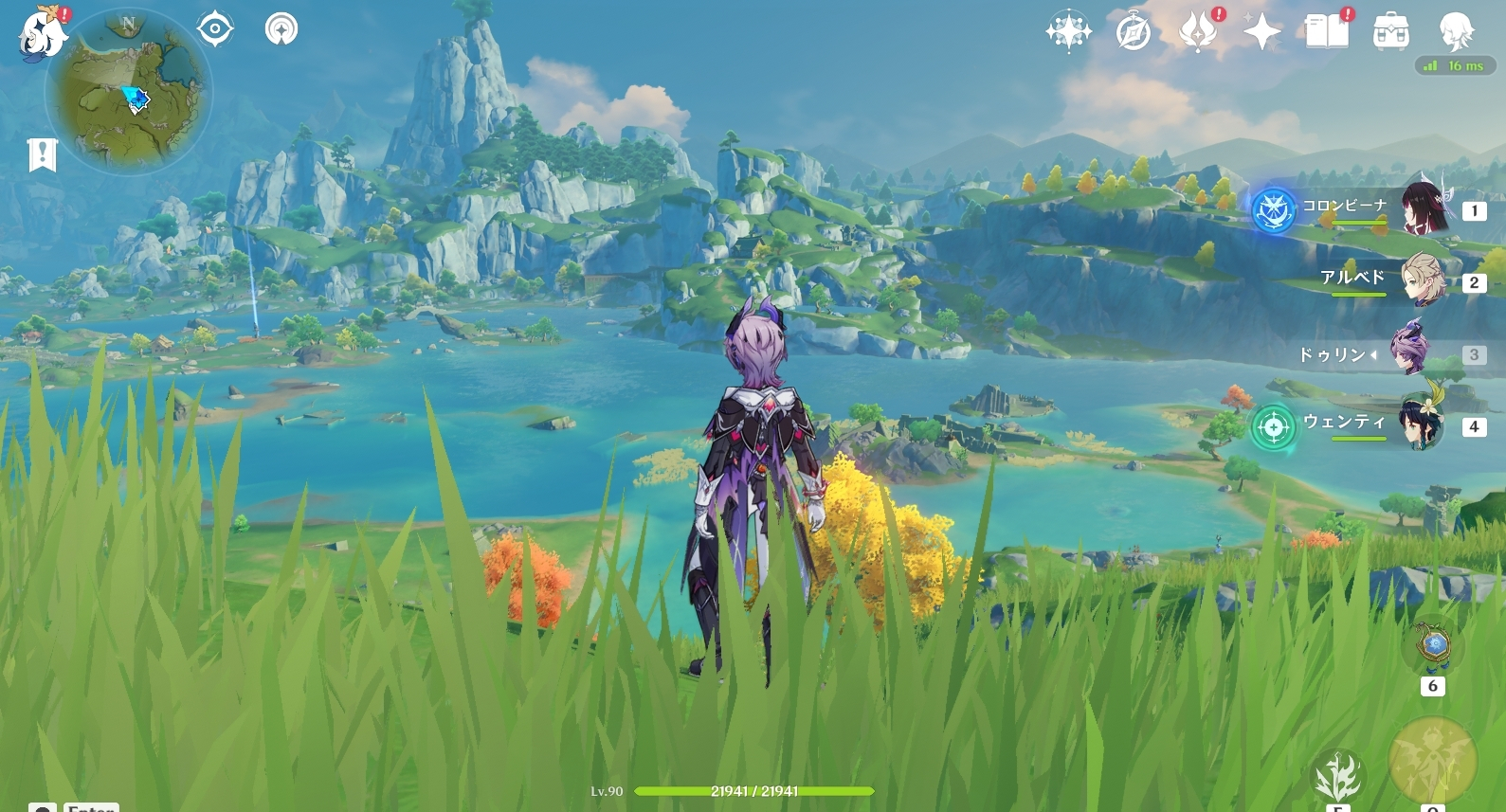Image resolution: width=1506 pixels, height=812 pixels.
Task: Open the character profile head icon
Action: (1456, 32)
